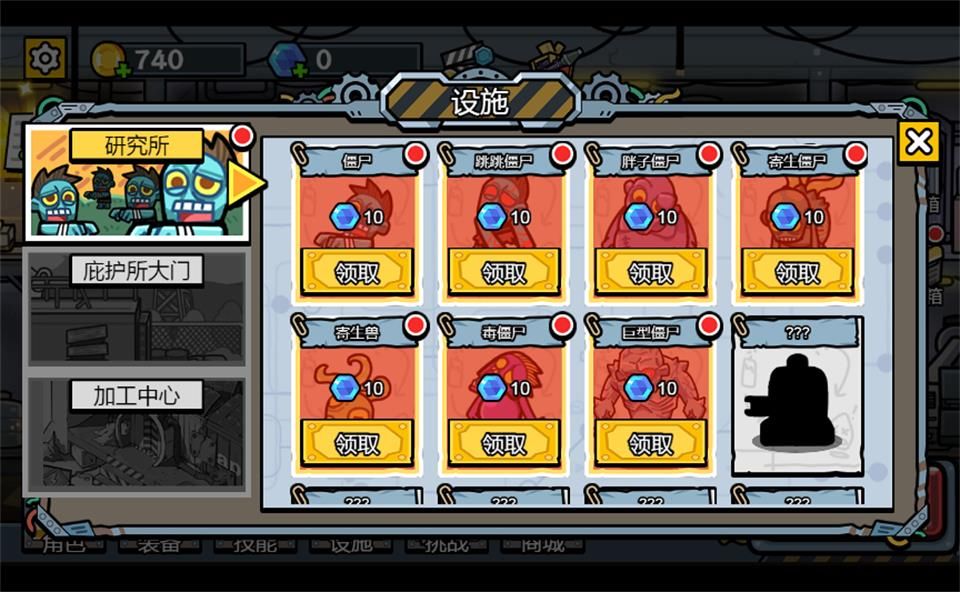
Task: Collect the 寄生兽 reward
Action: click(357, 442)
